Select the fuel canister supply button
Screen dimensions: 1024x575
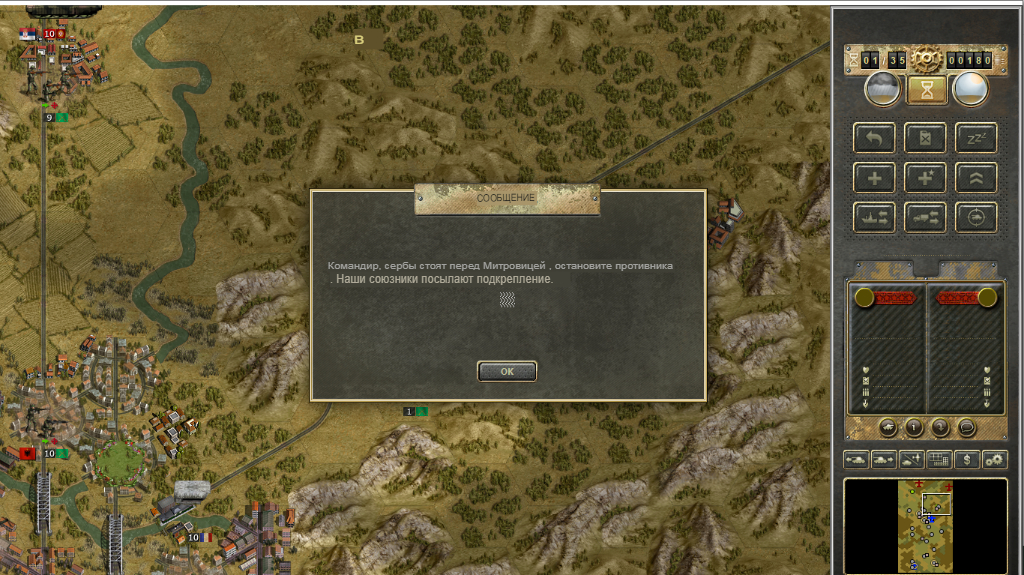point(926,138)
